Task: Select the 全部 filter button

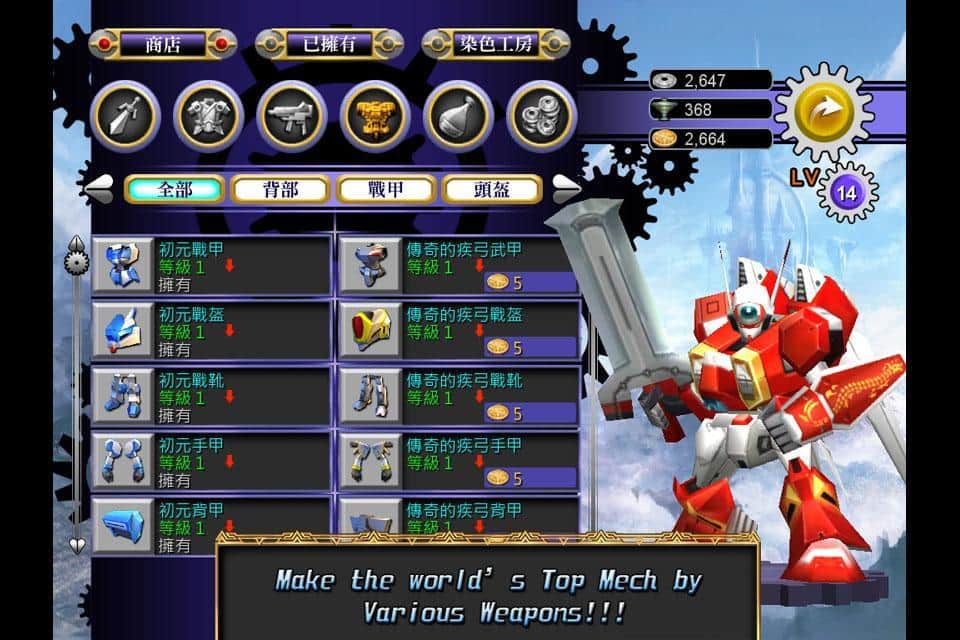Action: [175, 189]
